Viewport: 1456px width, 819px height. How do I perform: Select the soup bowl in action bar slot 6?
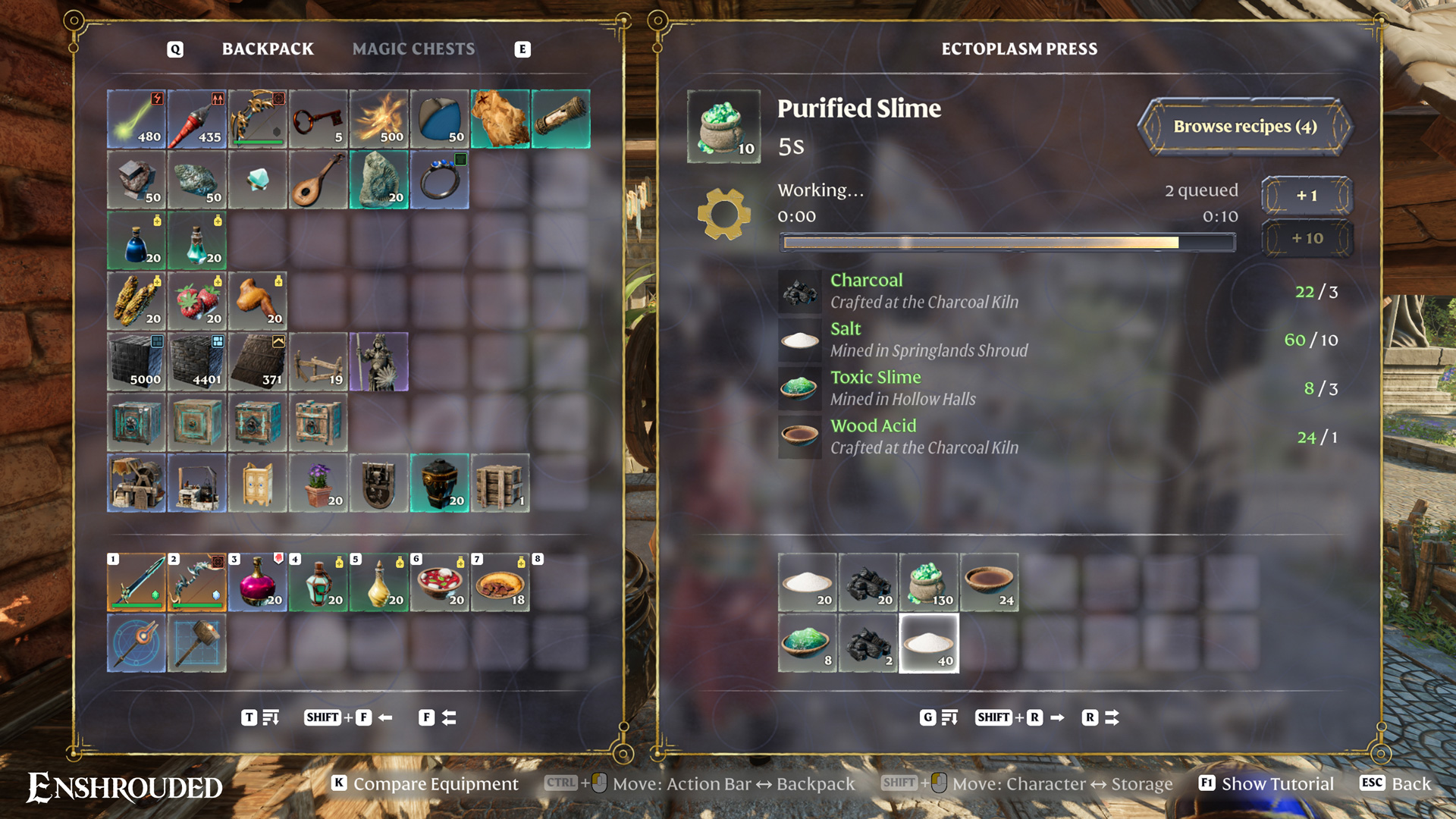pos(440,582)
